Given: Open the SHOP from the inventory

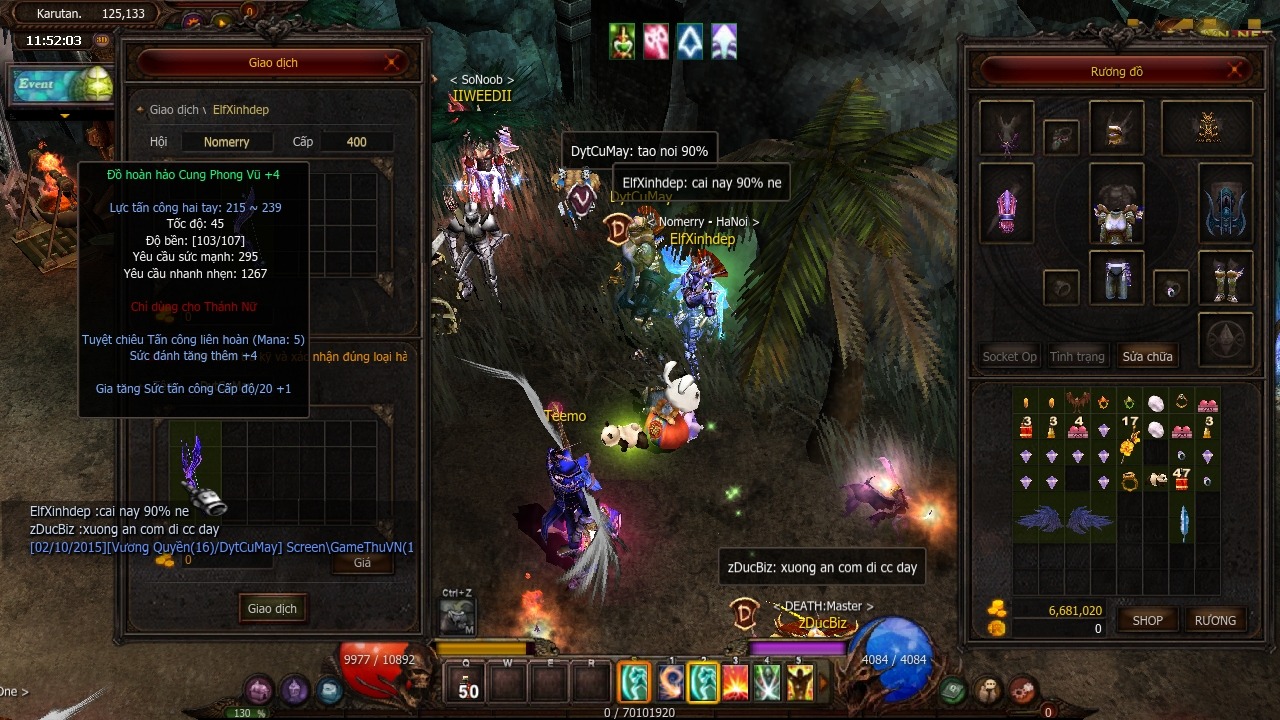Looking at the screenshot, I should pyautogui.click(x=1147, y=620).
